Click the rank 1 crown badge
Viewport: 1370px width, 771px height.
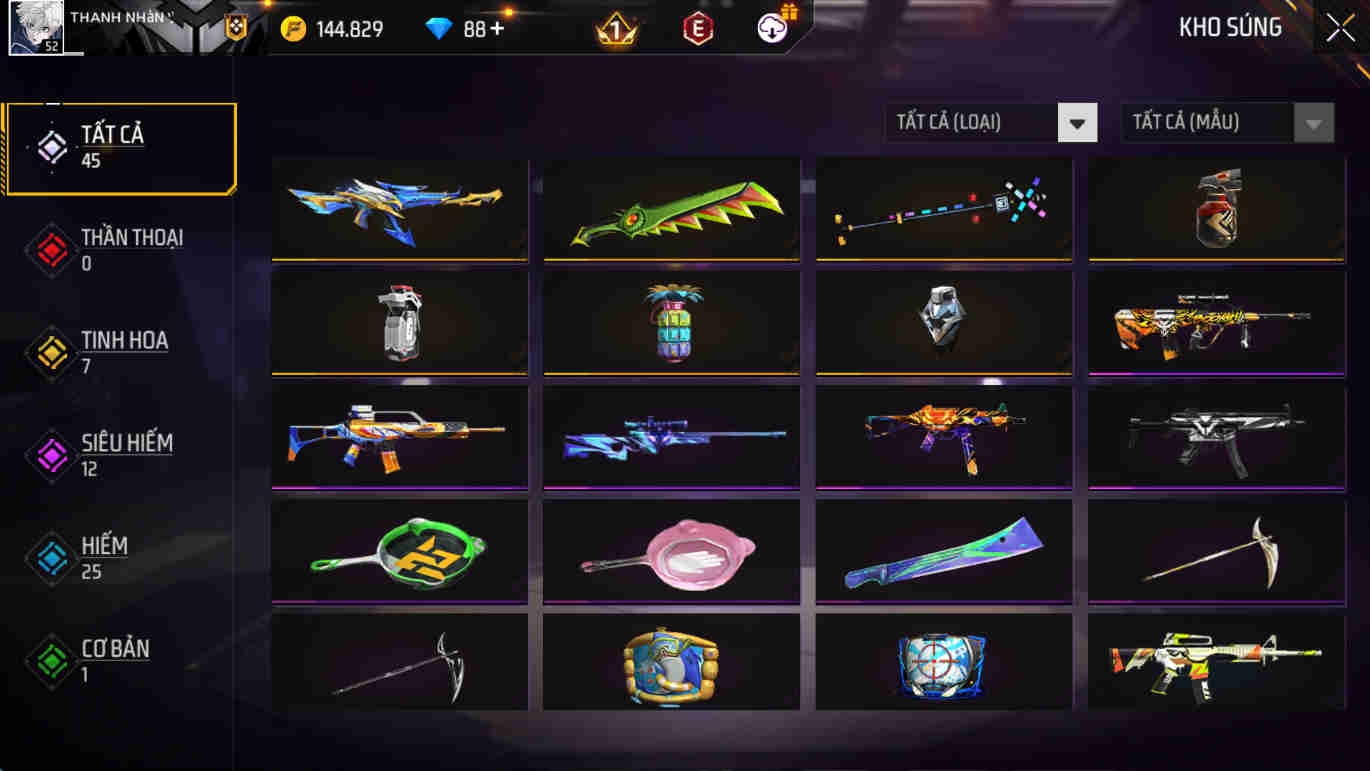pos(617,27)
